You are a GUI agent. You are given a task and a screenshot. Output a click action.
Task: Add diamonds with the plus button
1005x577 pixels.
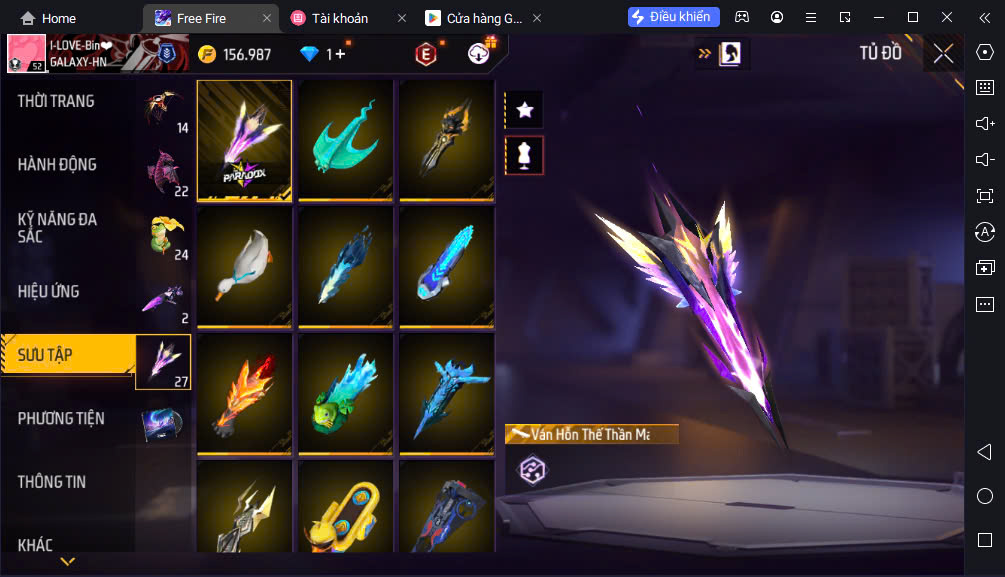(339, 54)
